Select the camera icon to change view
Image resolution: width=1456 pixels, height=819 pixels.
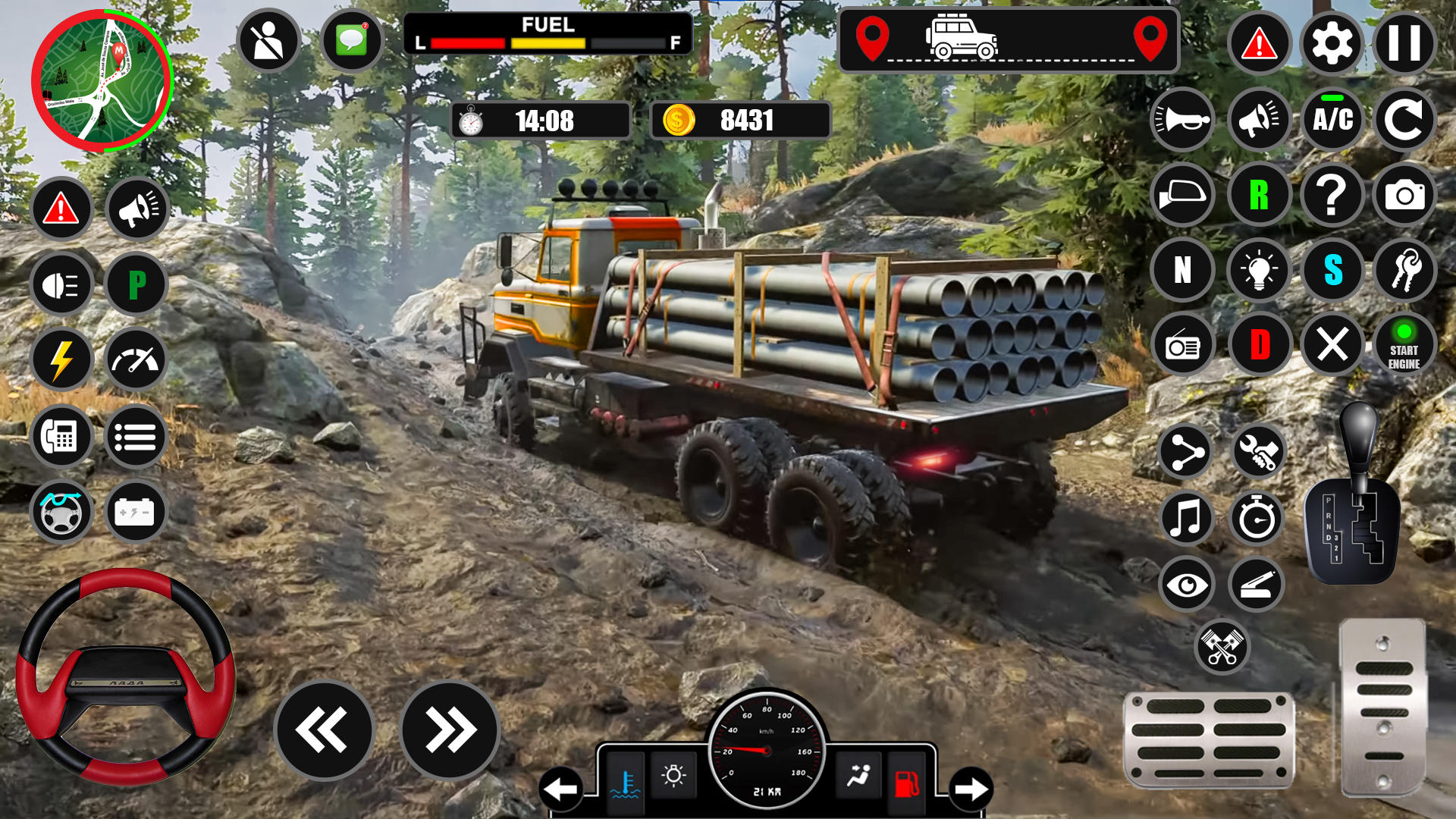pyautogui.click(x=1405, y=196)
